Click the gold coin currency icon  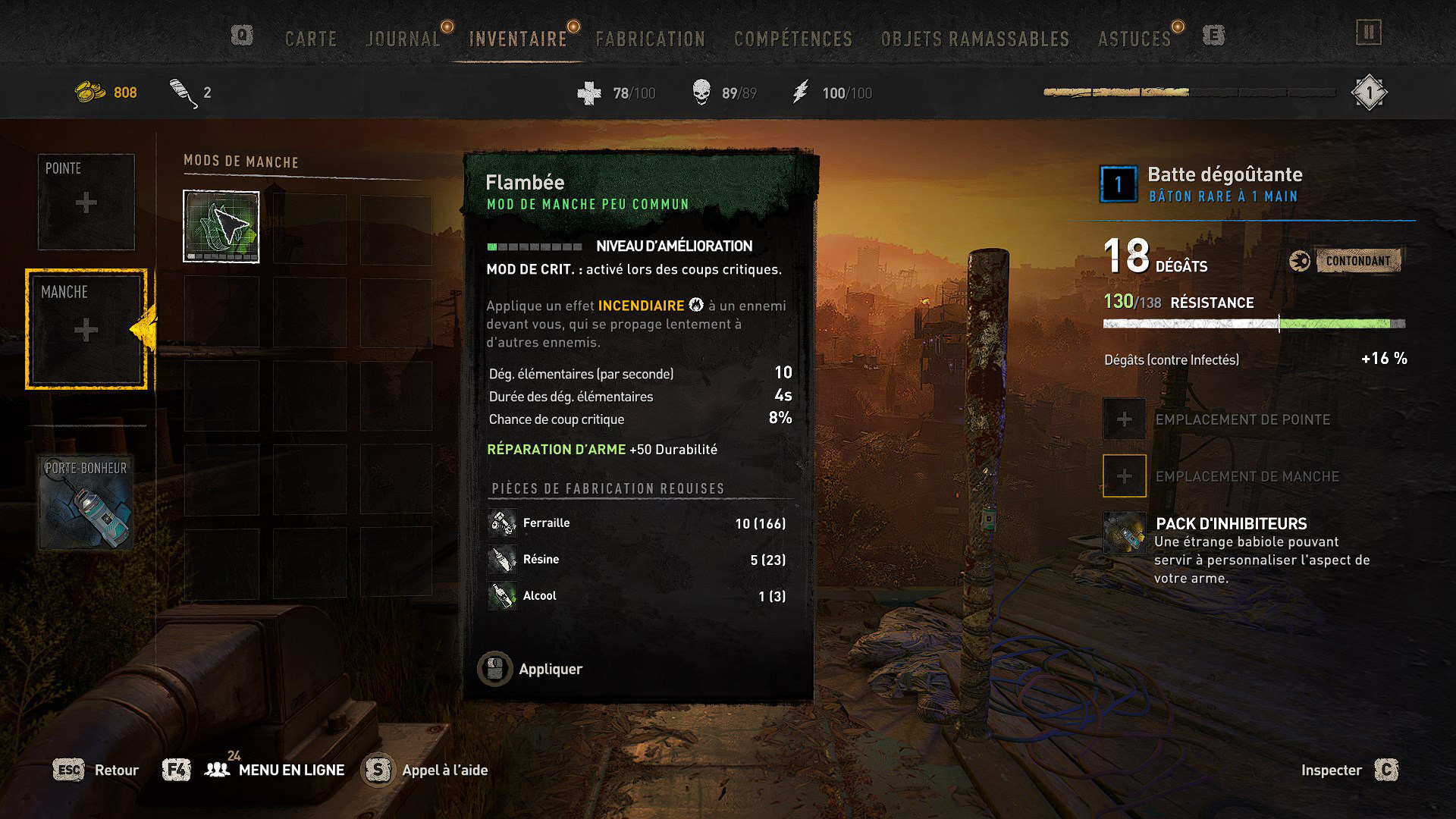pyautogui.click(x=89, y=92)
